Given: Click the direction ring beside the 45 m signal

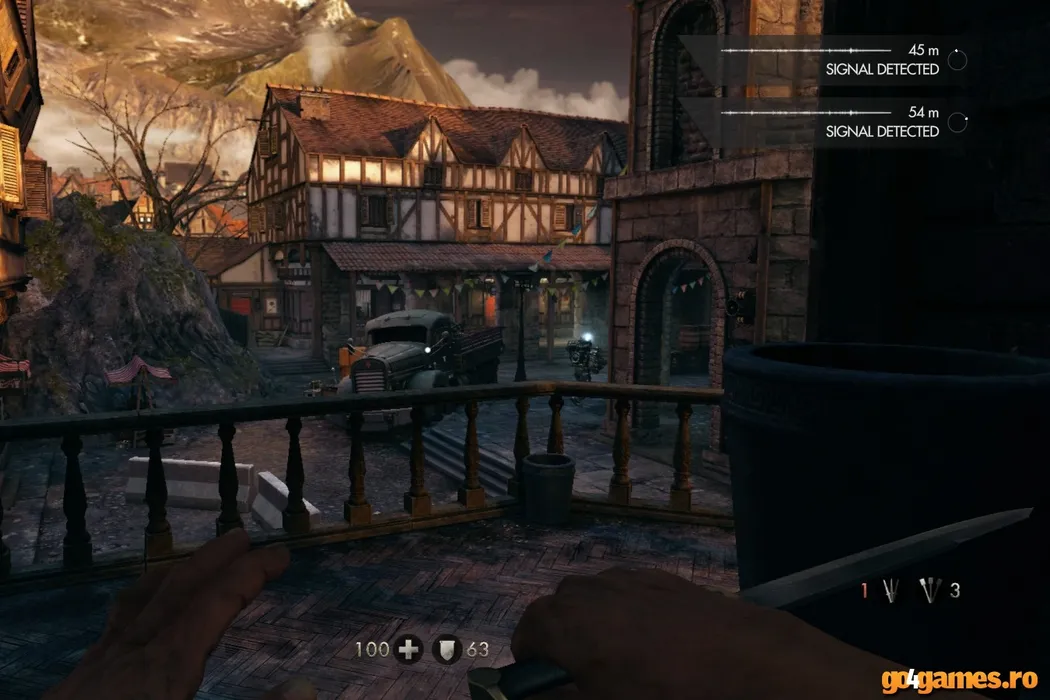Looking at the screenshot, I should (x=957, y=61).
